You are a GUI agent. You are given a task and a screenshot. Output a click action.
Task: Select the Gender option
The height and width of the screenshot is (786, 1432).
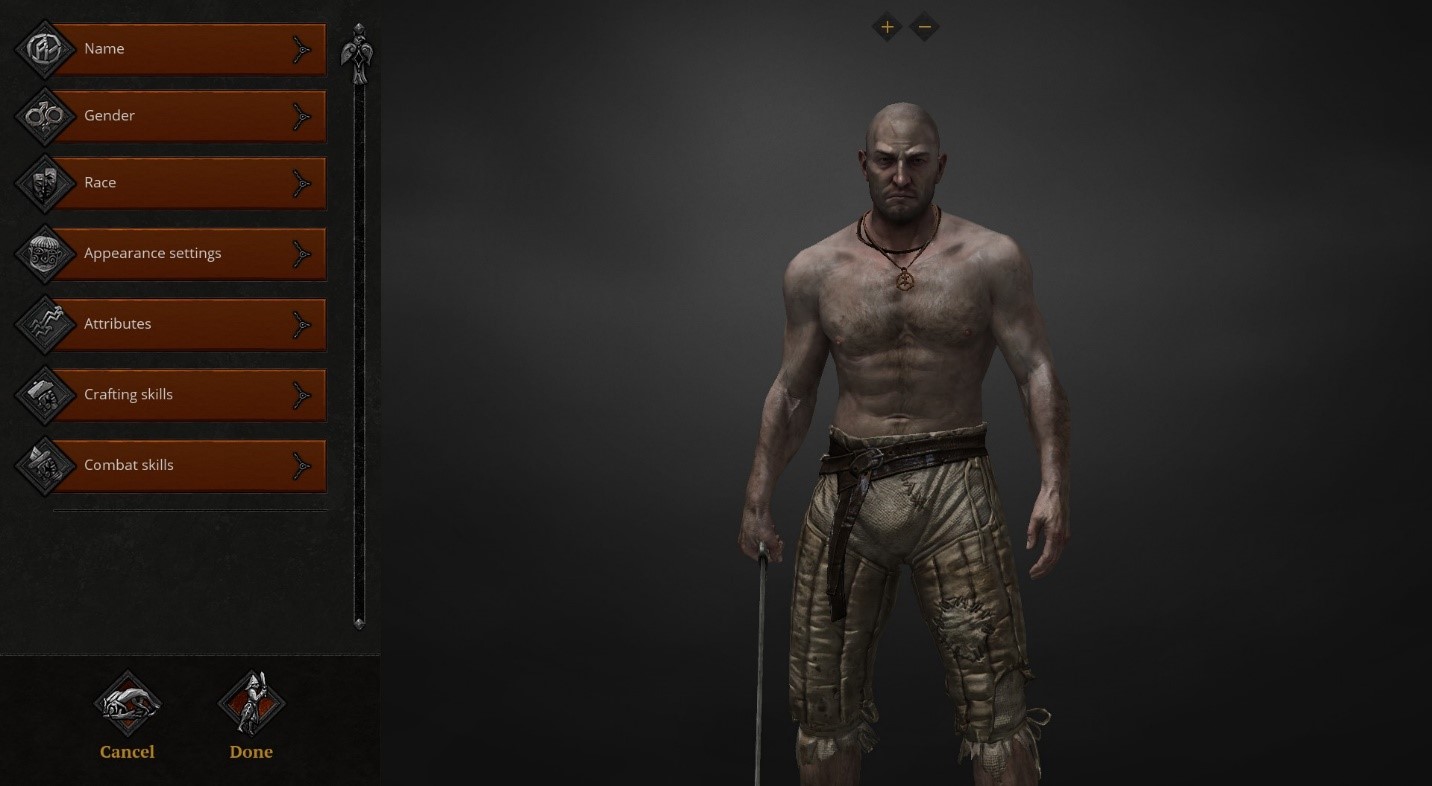(x=188, y=116)
